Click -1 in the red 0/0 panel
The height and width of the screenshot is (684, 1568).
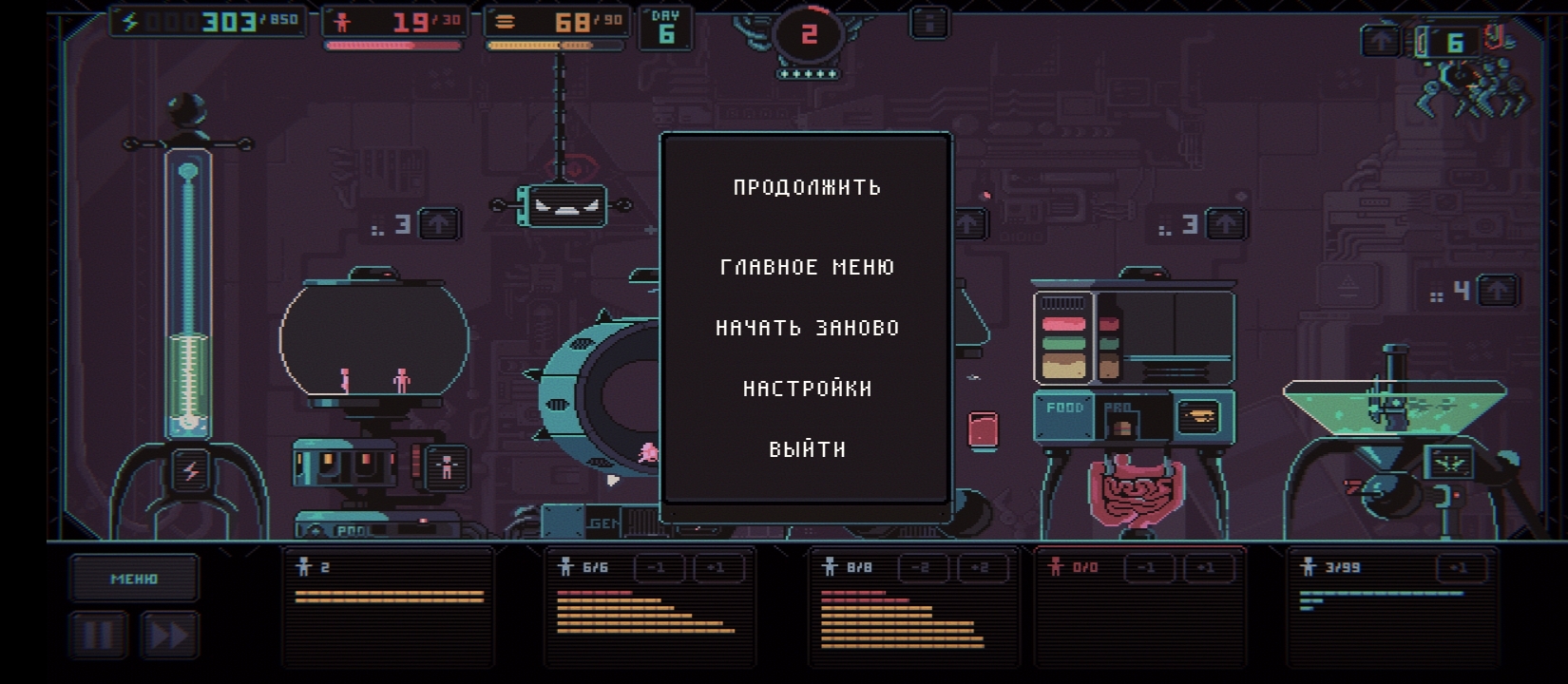pyautogui.click(x=1147, y=568)
